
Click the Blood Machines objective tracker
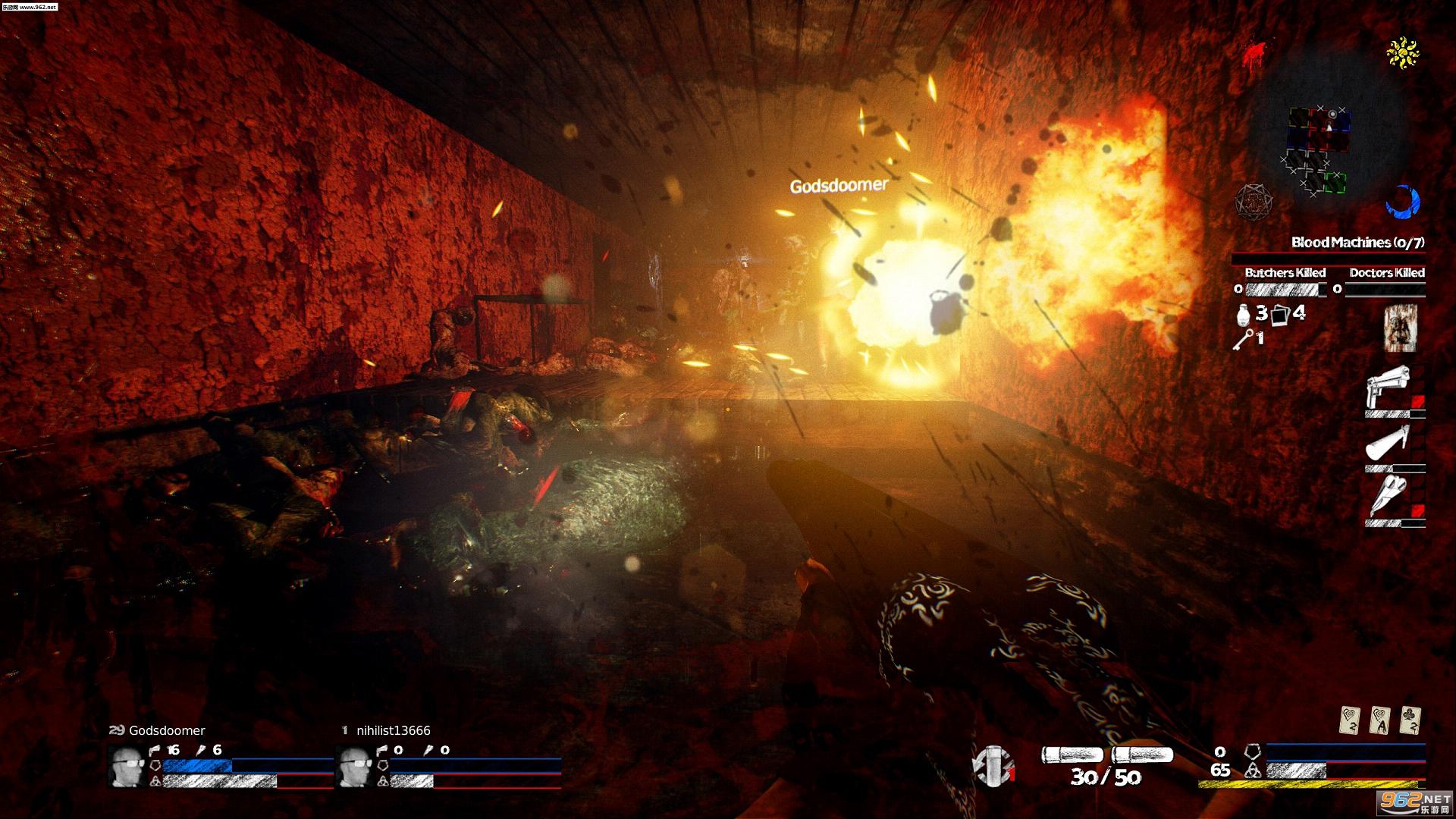pyautogui.click(x=1357, y=243)
